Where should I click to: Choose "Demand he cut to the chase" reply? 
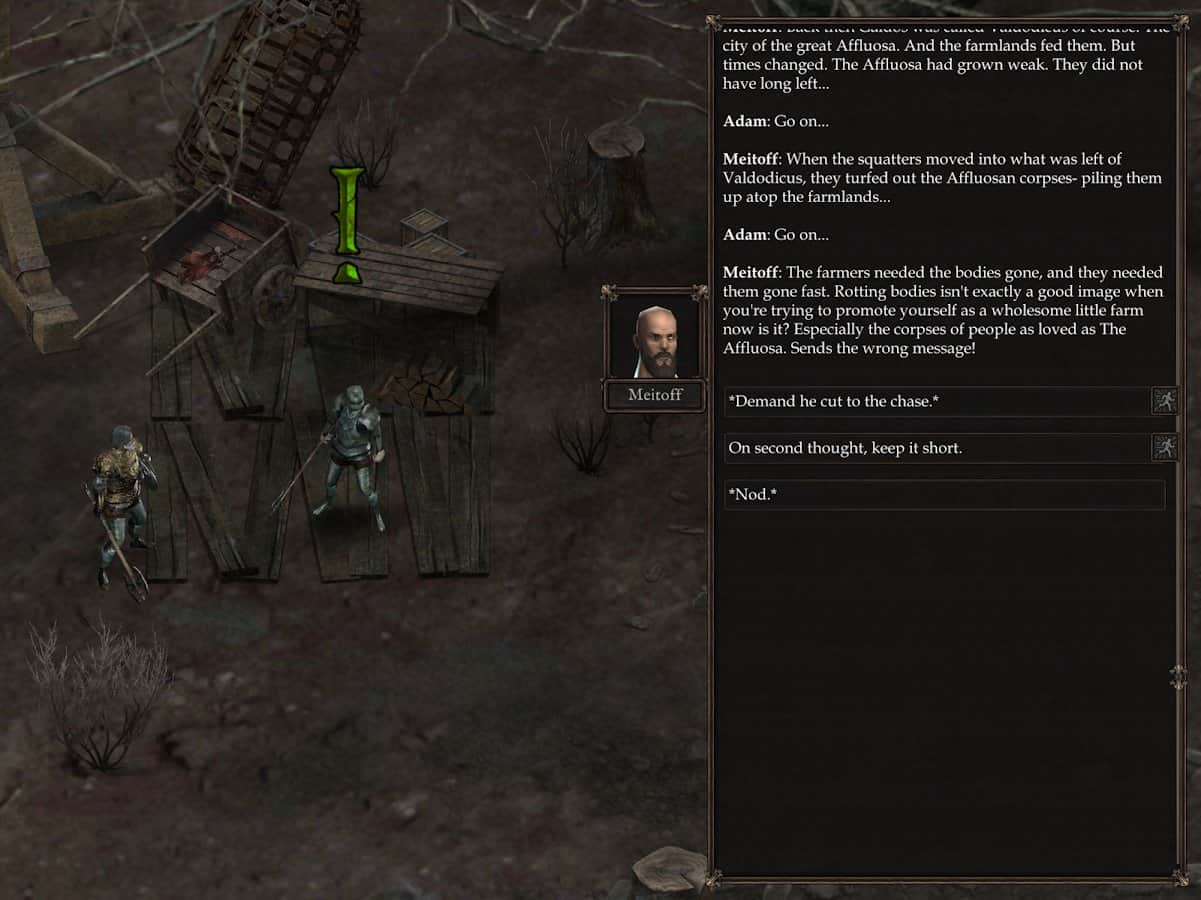[x=936, y=402]
